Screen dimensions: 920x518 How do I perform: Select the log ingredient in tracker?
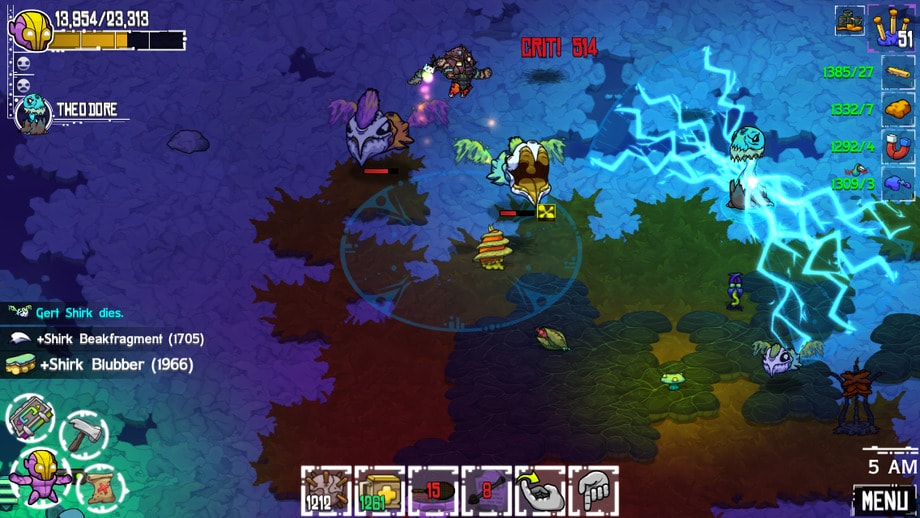[x=896, y=71]
